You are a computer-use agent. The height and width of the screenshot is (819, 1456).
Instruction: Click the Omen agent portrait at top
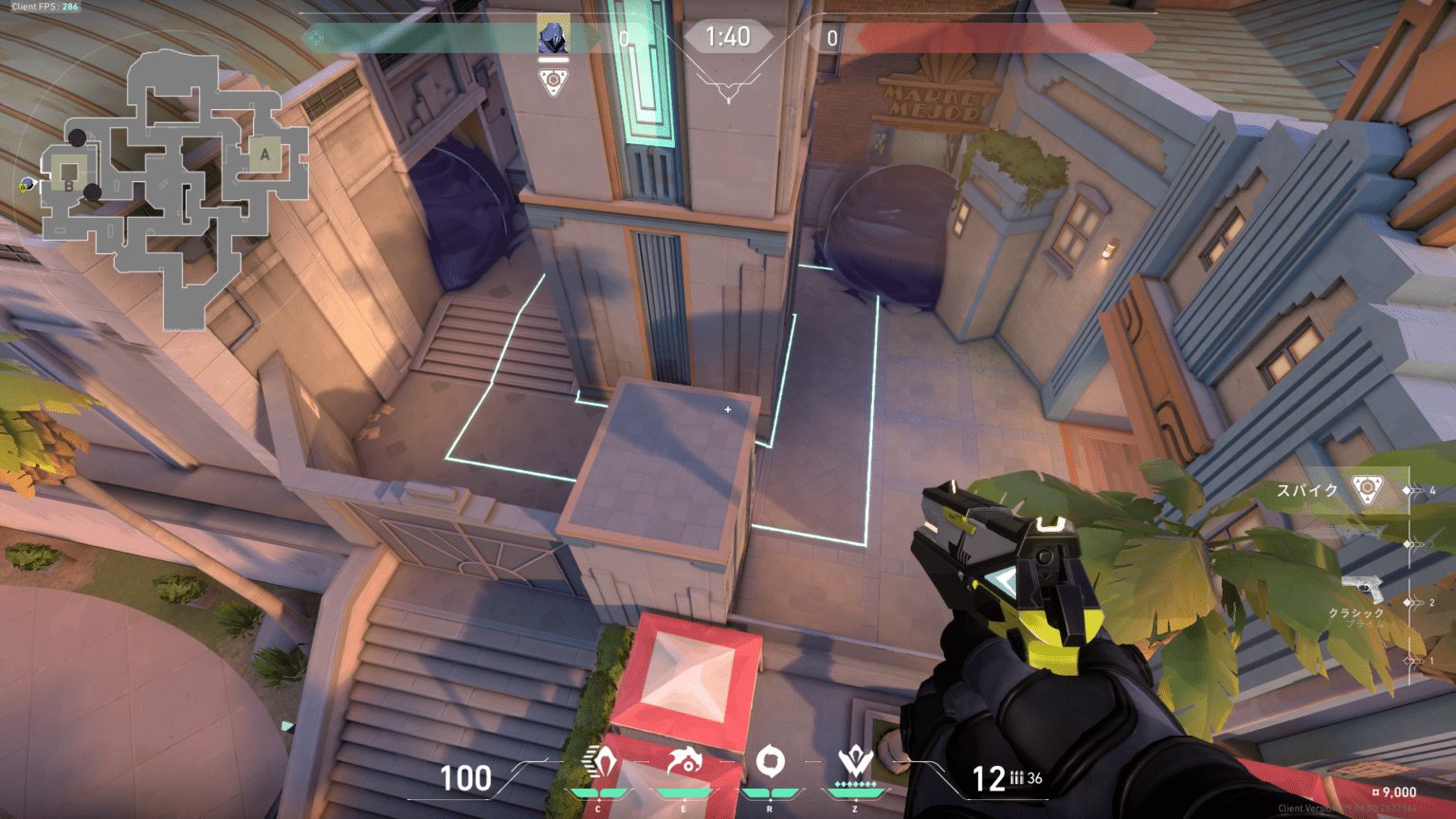point(553,35)
